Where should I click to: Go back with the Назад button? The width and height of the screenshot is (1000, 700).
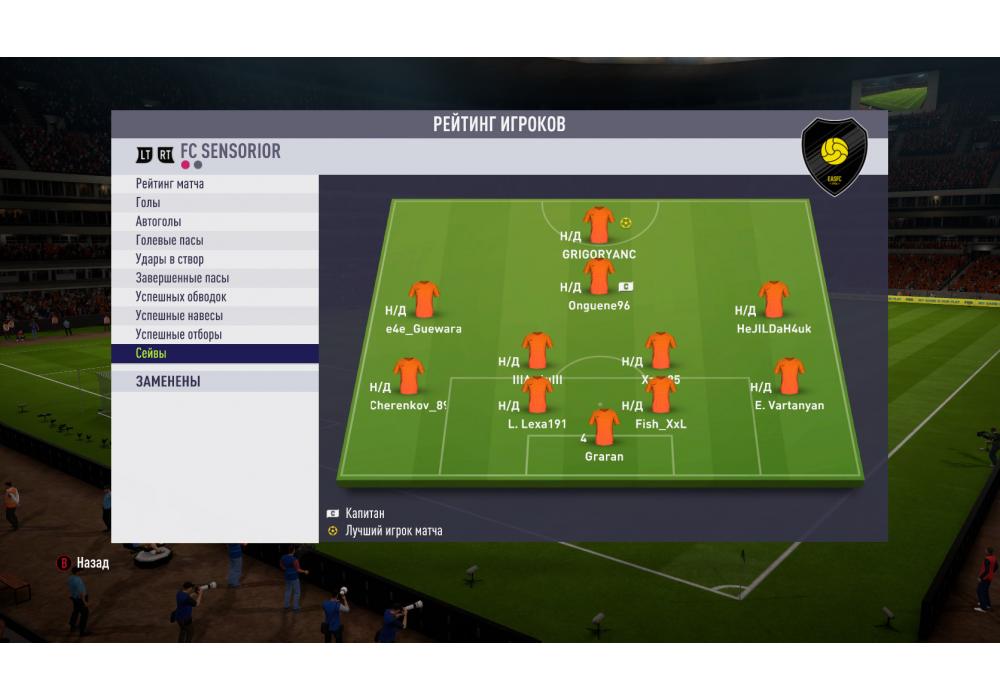pyautogui.click(x=83, y=563)
